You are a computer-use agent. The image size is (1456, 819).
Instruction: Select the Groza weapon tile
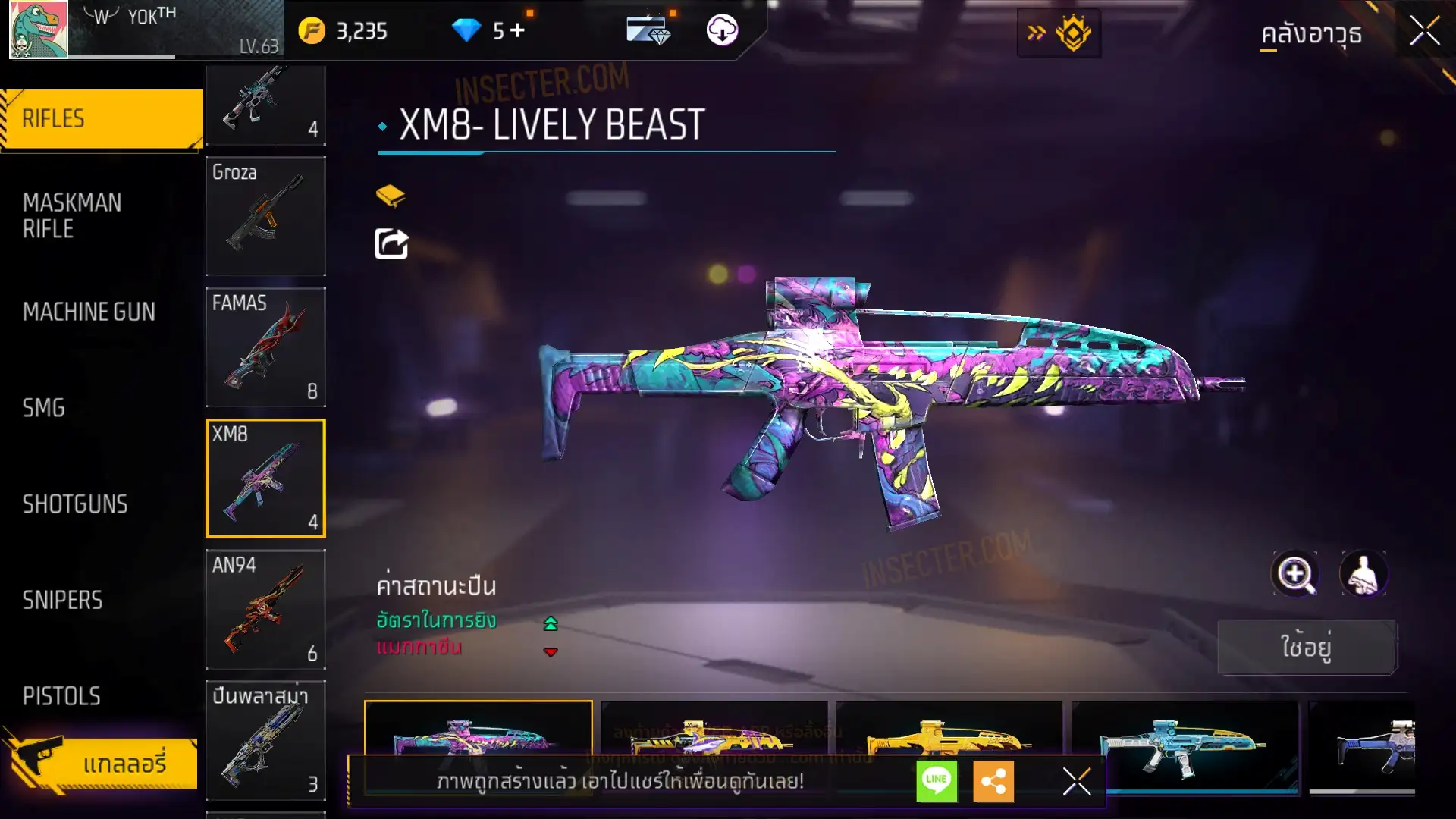pos(265,216)
